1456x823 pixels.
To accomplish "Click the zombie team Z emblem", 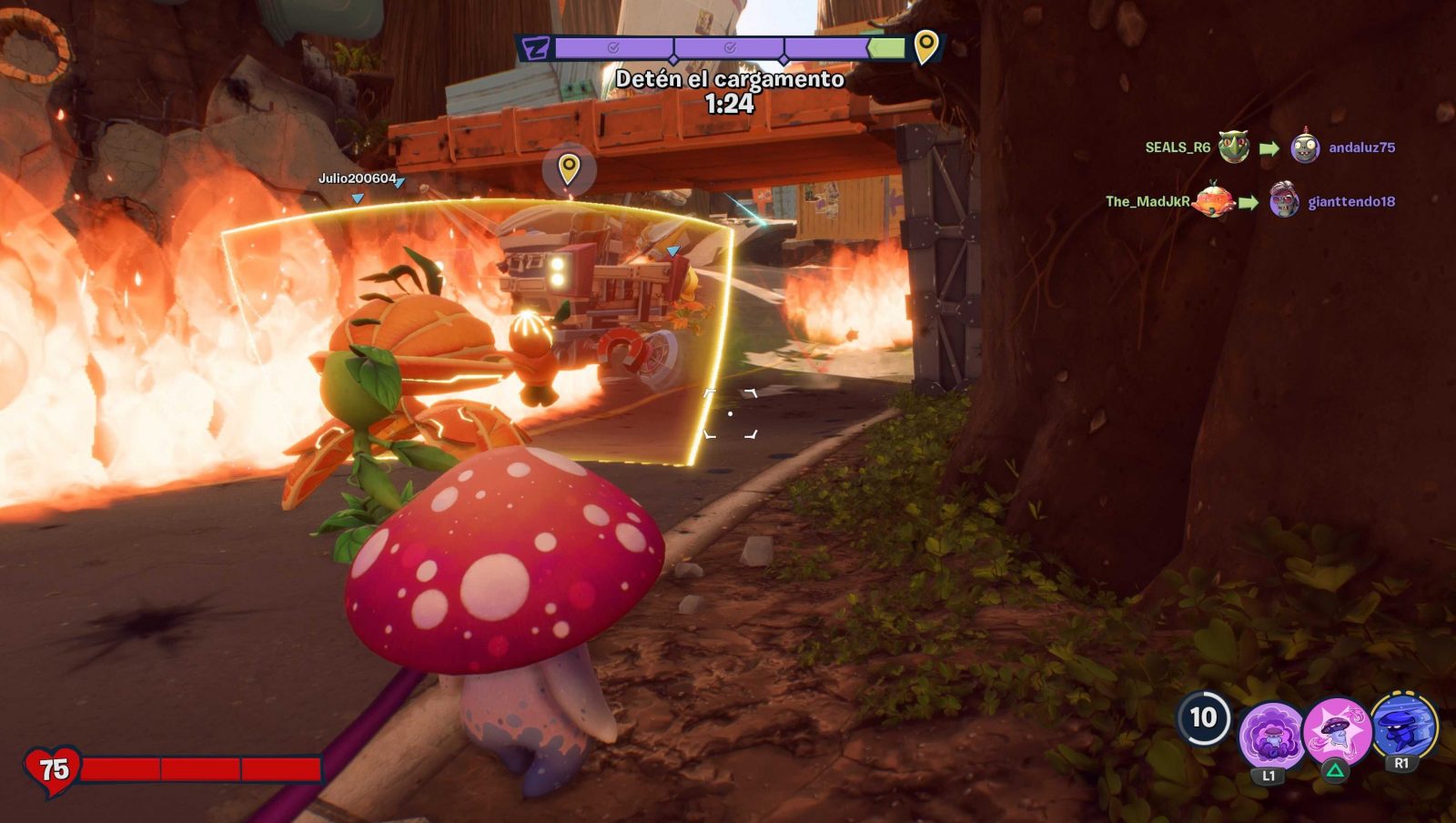I will (x=536, y=48).
